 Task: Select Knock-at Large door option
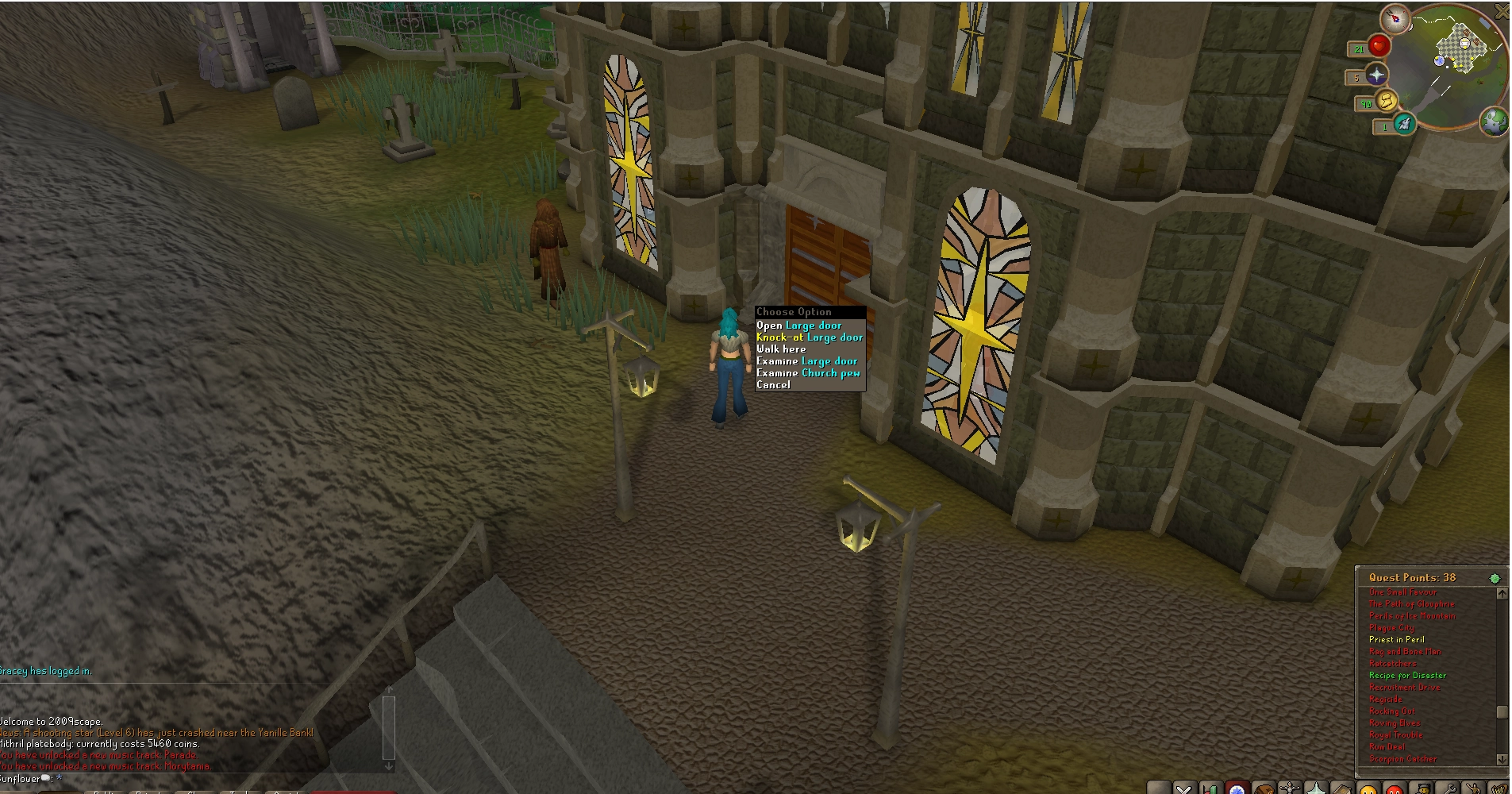click(x=809, y=337)
